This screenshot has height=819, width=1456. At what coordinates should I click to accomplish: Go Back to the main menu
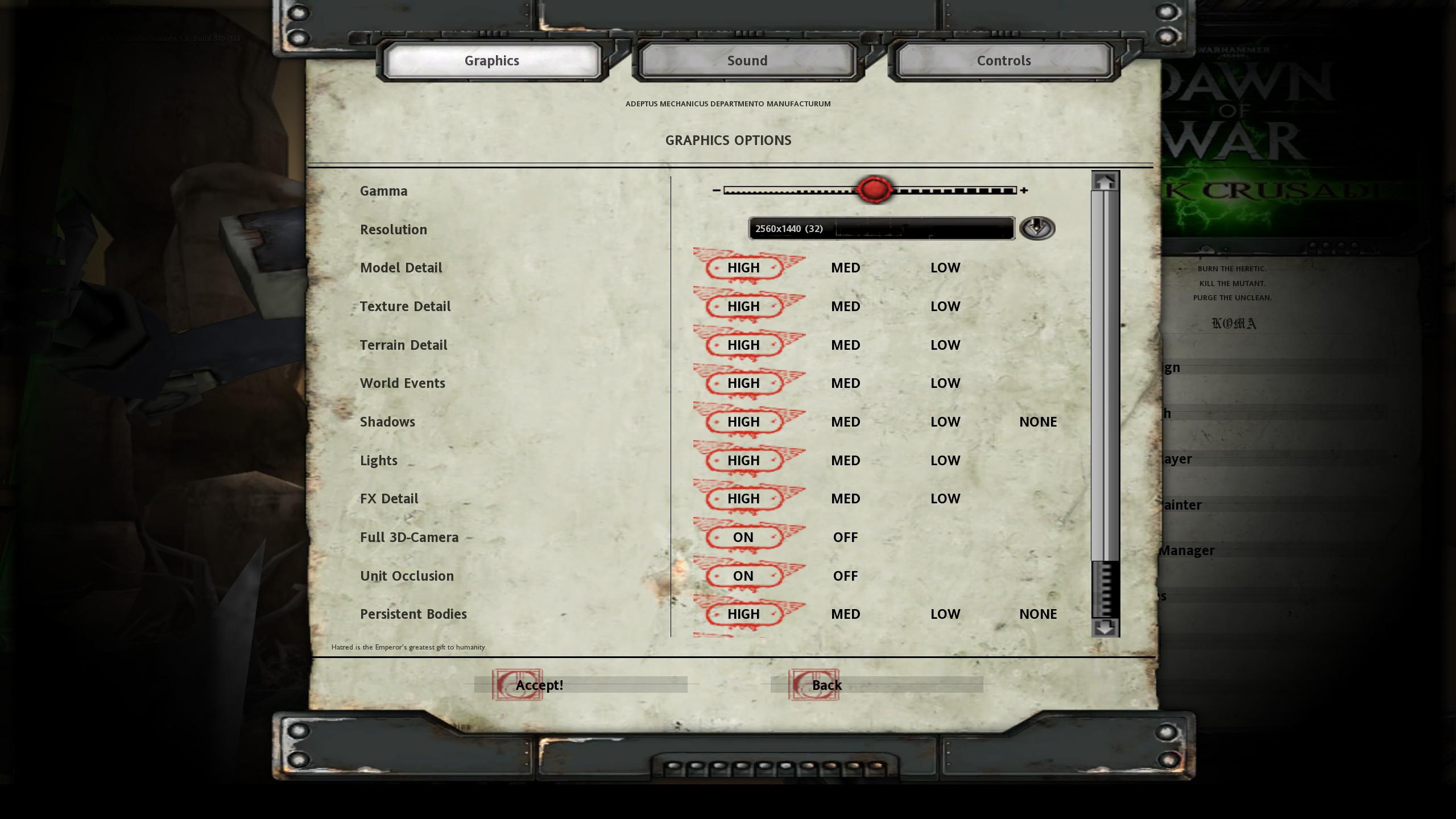coord(826,685)
